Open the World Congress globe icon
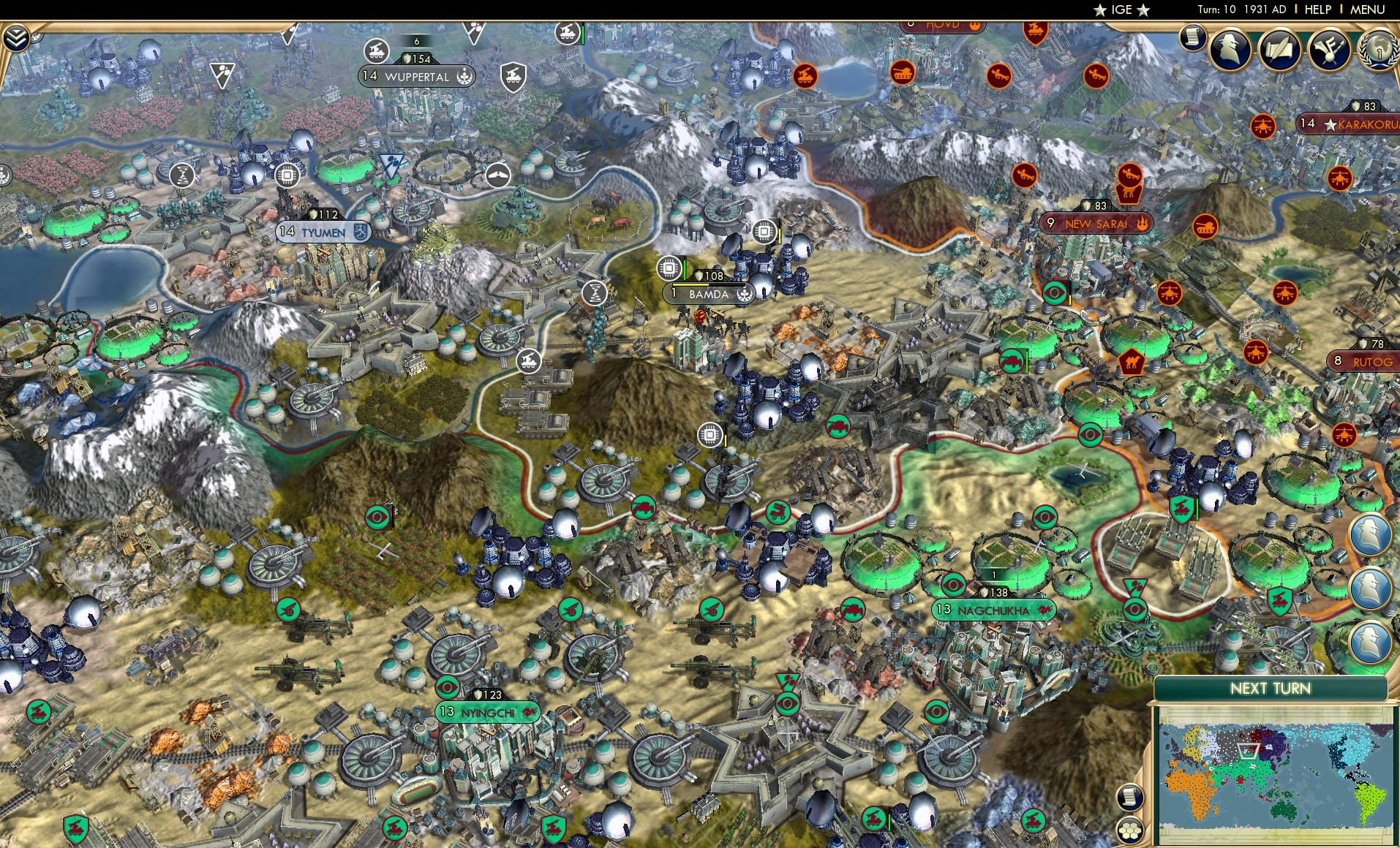Image resolution: width=1400 pixels, height=848 pixels. (1380, 53)
